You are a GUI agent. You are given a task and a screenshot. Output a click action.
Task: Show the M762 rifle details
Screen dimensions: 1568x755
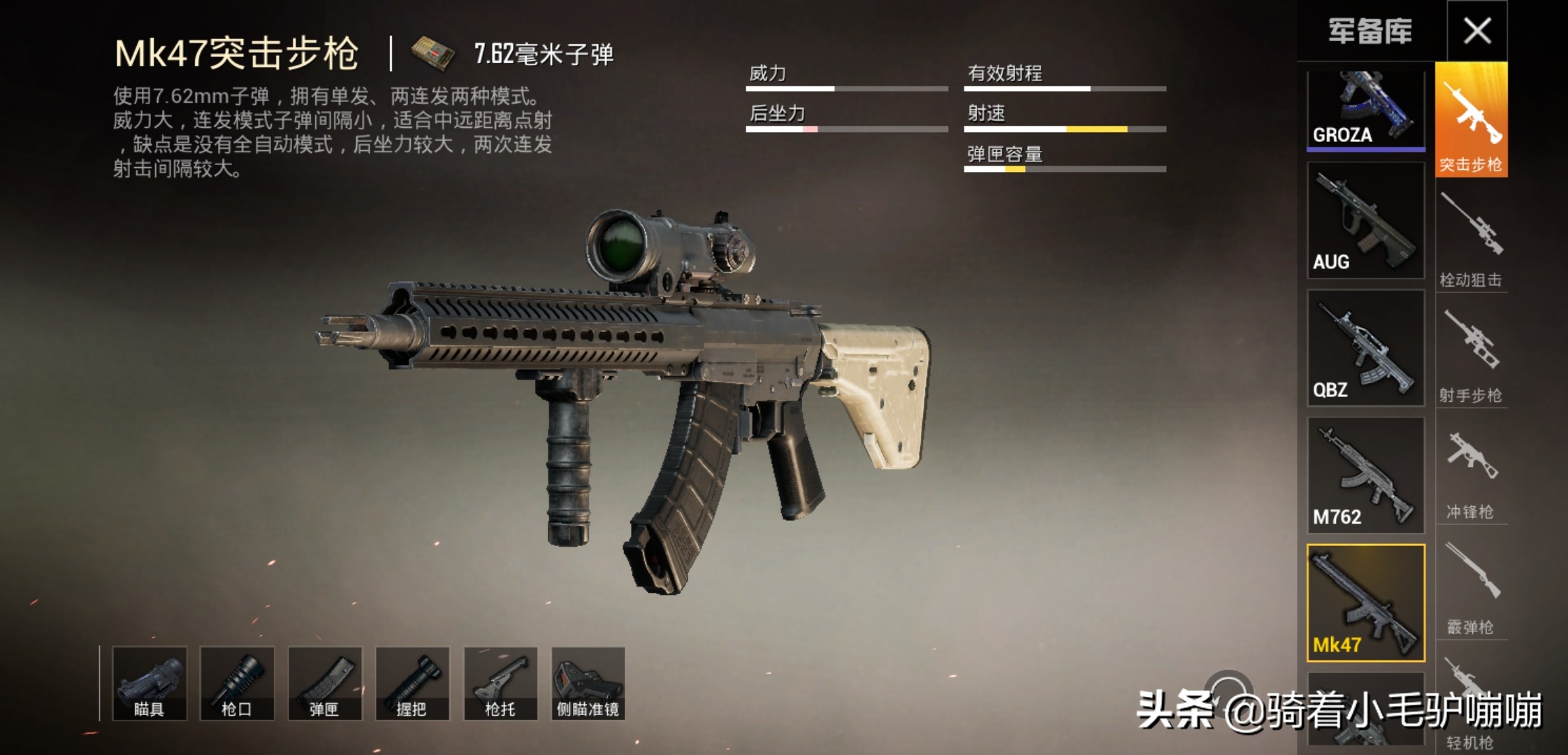[1365, 475]
